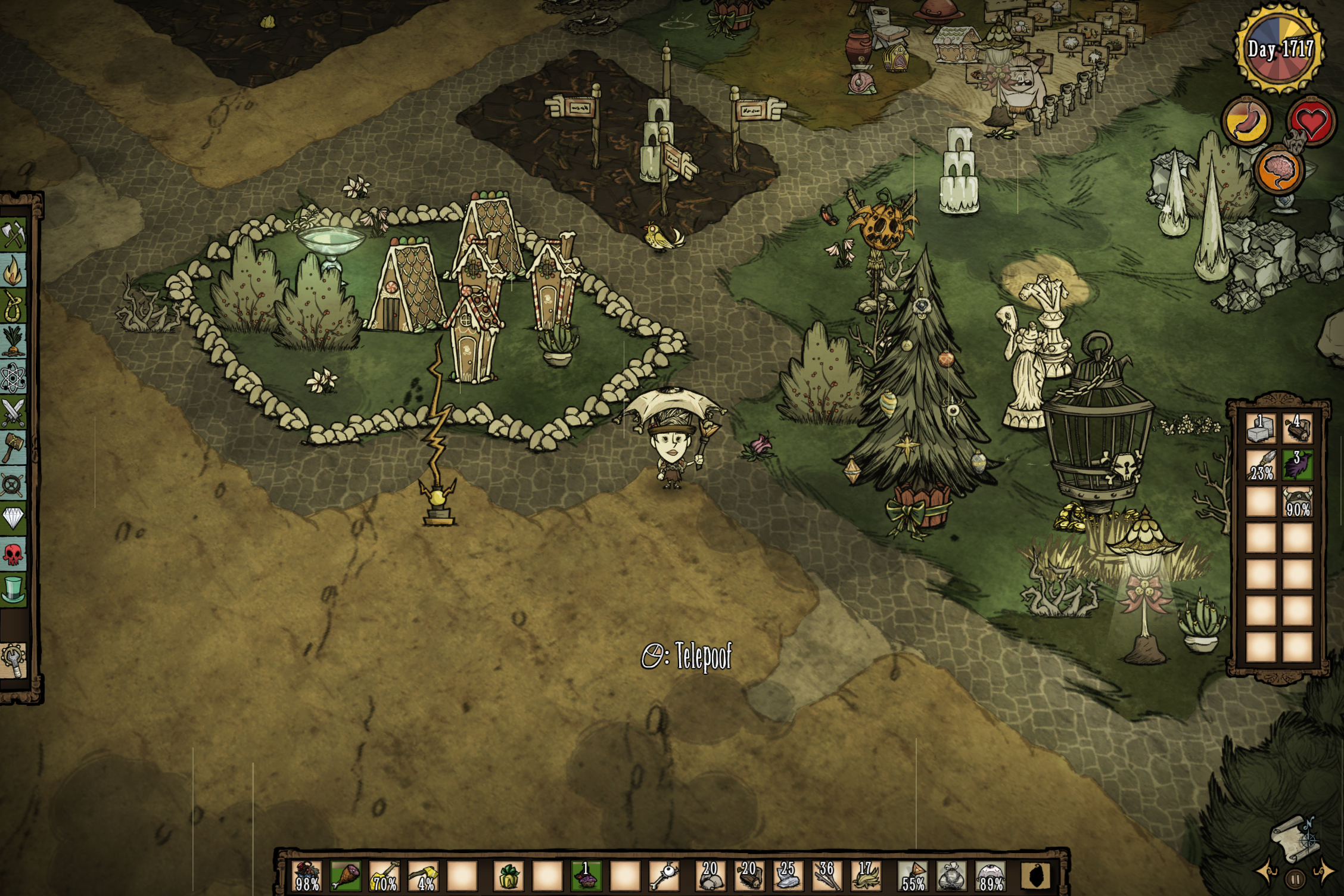The height and width of the screenshot is (896, 1344).
Task: Open the Tools crafting tab
Action: pyautogui.click(x=13, y=234)
